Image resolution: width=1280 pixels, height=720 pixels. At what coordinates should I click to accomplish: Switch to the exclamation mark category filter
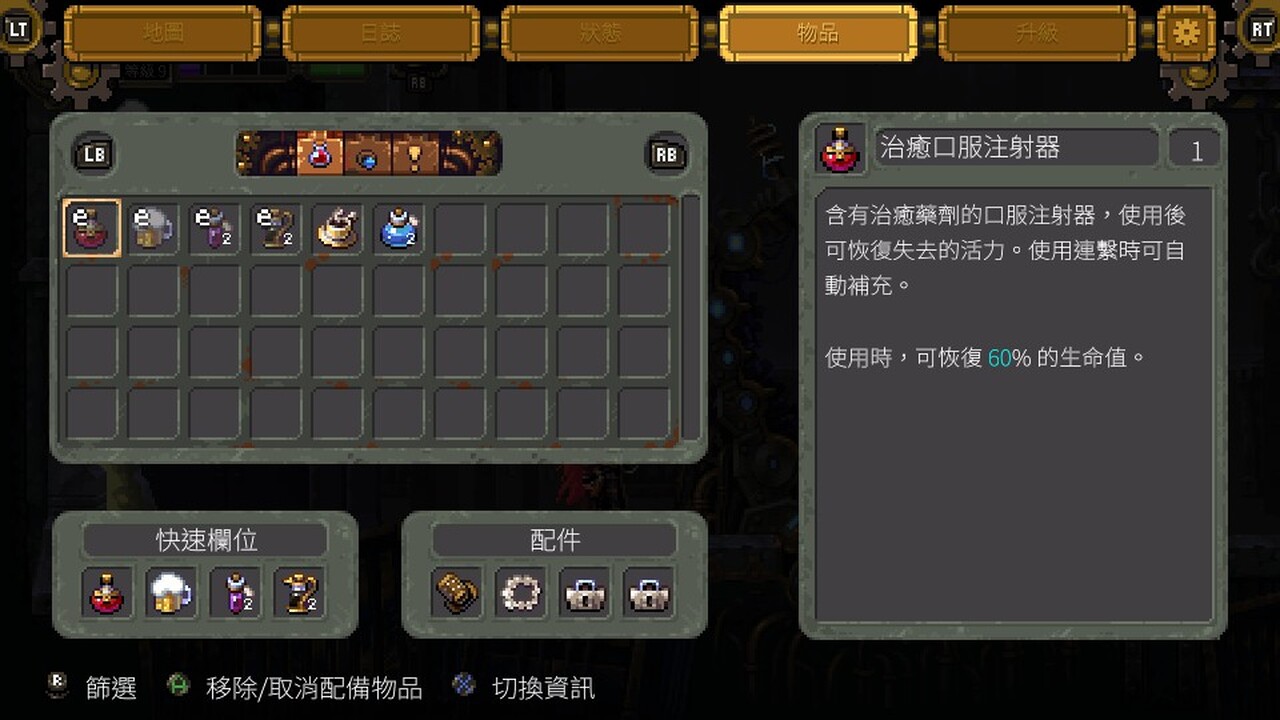click(x=414, y=154)
